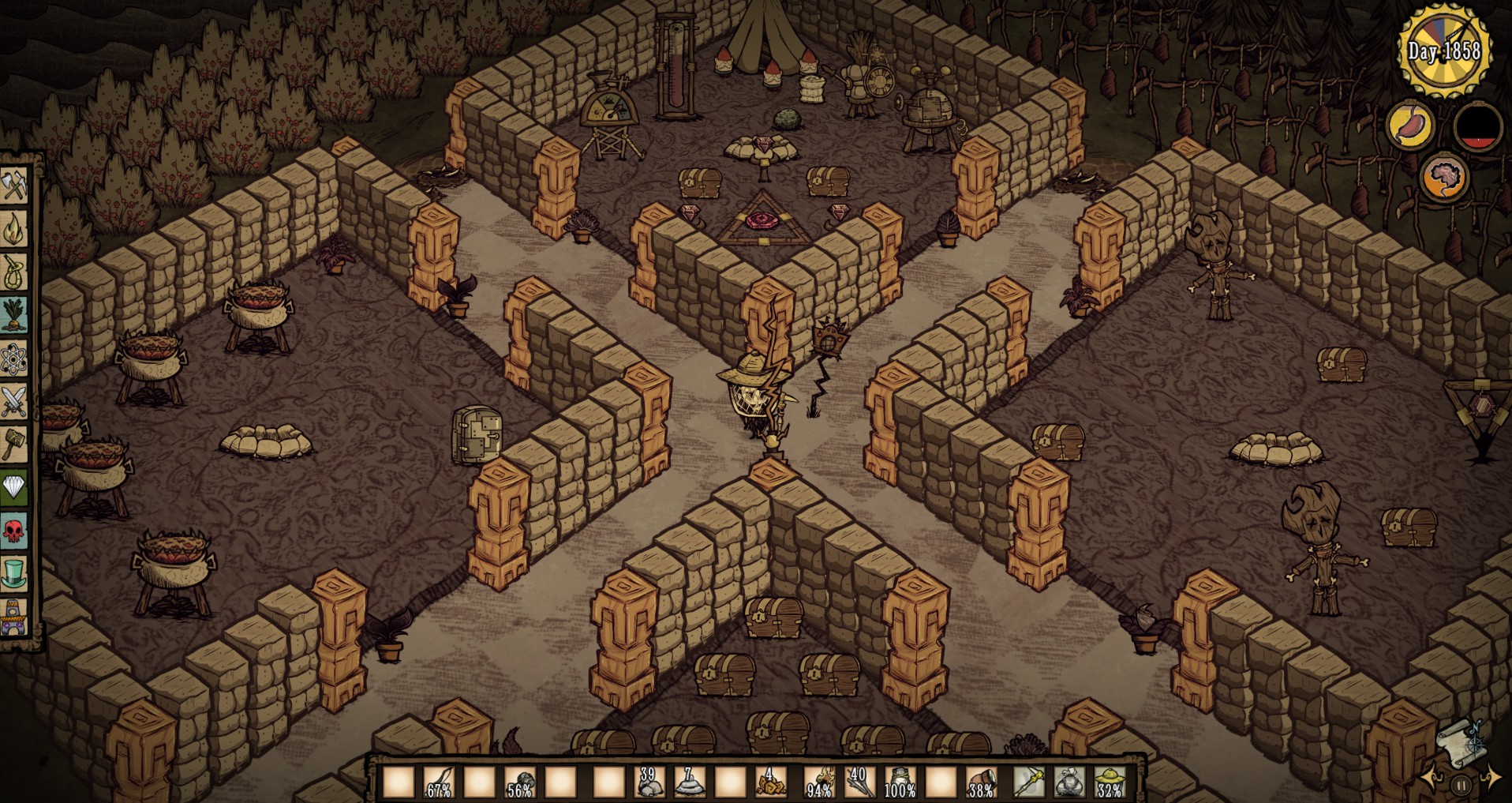Viewport: 1512px width, 803px height.
Task: Select the stack of 4 gold nuggets
Action: pos(770,782)
